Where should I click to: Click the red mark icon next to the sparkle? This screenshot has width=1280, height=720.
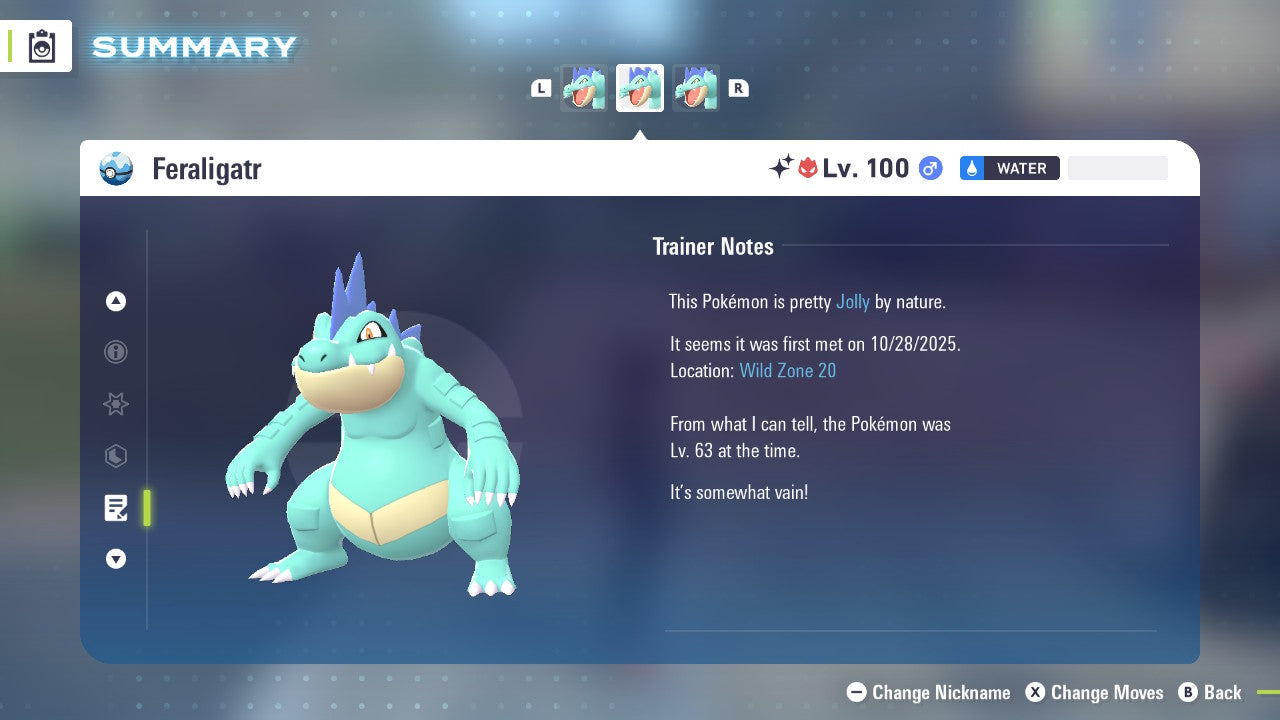(x=809, y=168)
